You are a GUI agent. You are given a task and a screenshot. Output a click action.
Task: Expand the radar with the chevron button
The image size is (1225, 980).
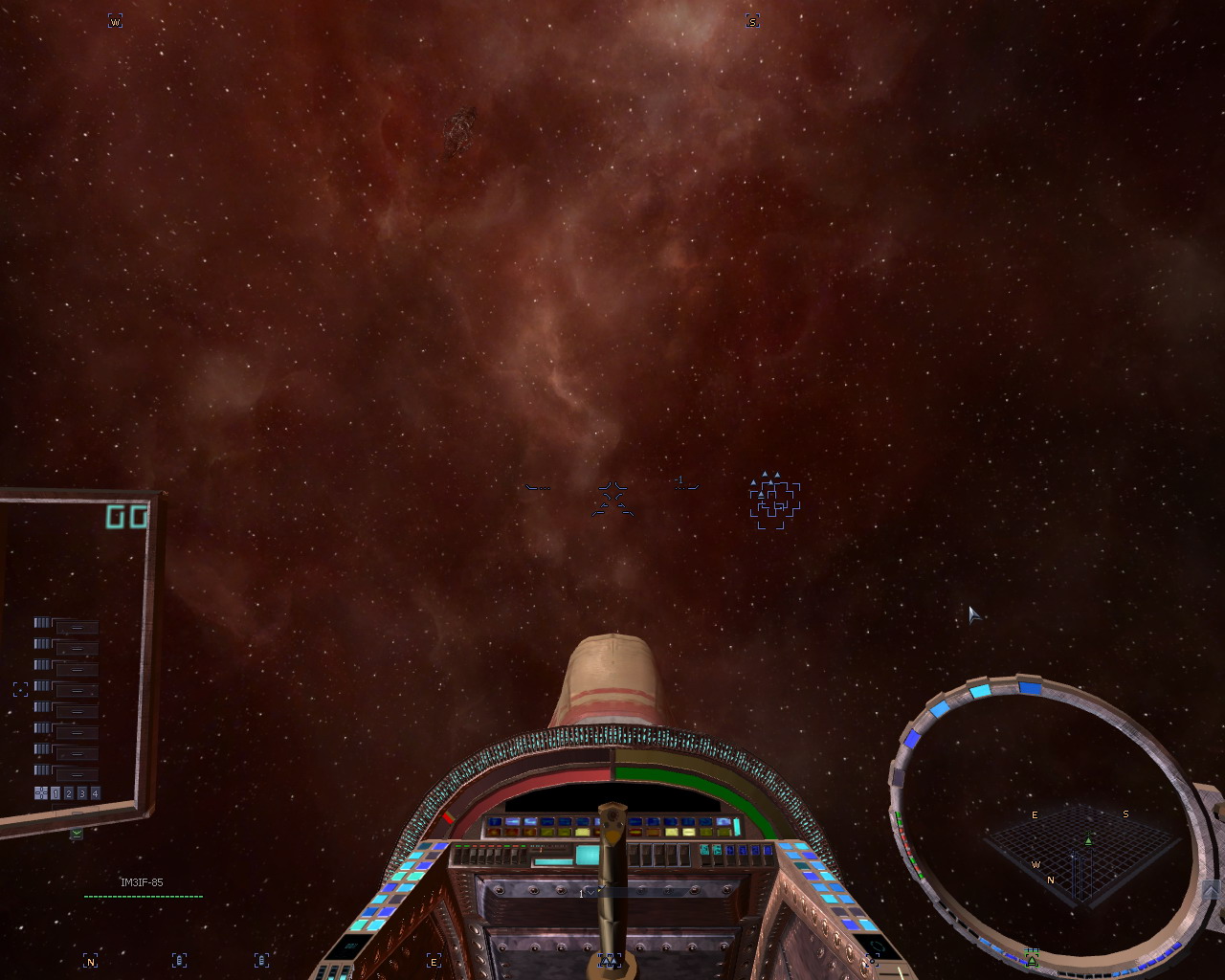coord(1211,891)
